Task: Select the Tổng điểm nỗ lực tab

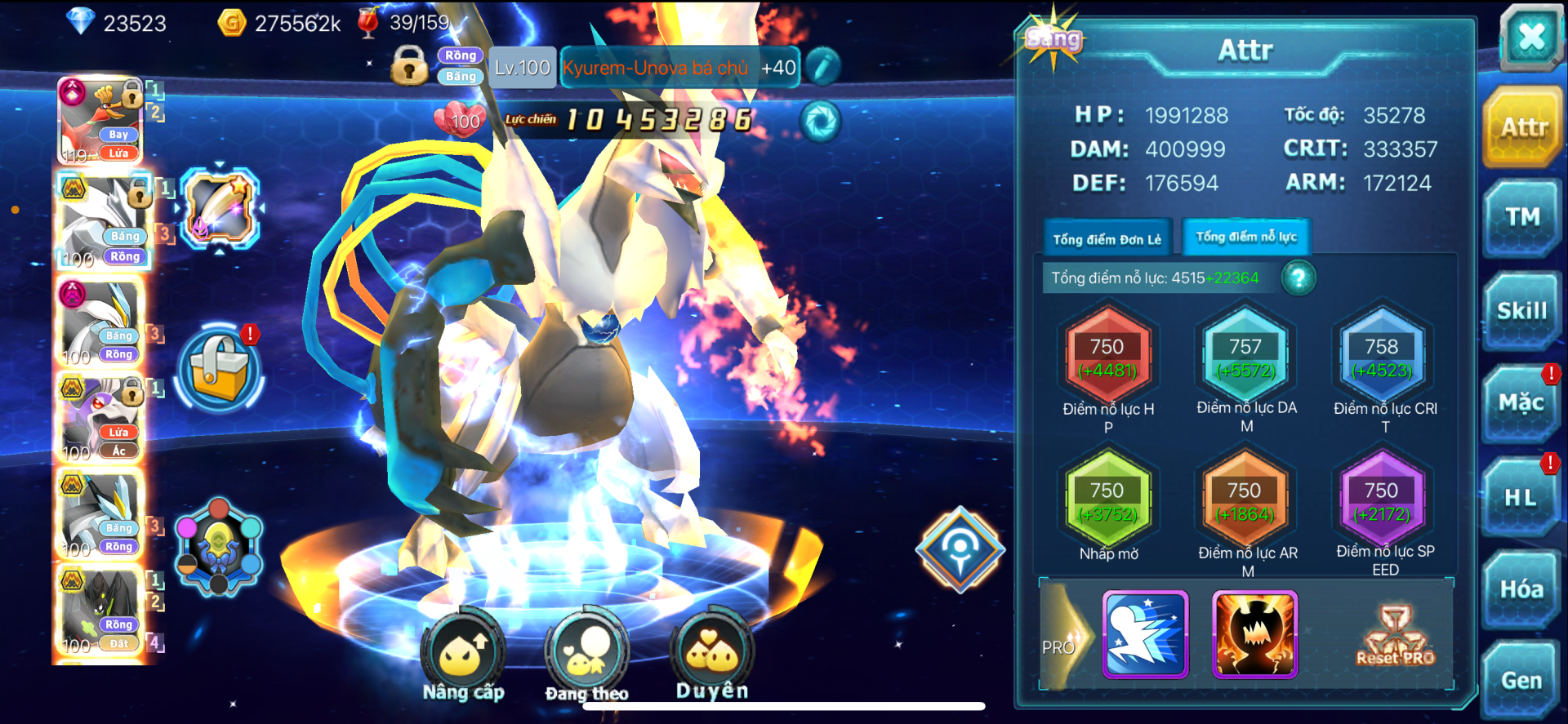Action: click(1246, 238)
